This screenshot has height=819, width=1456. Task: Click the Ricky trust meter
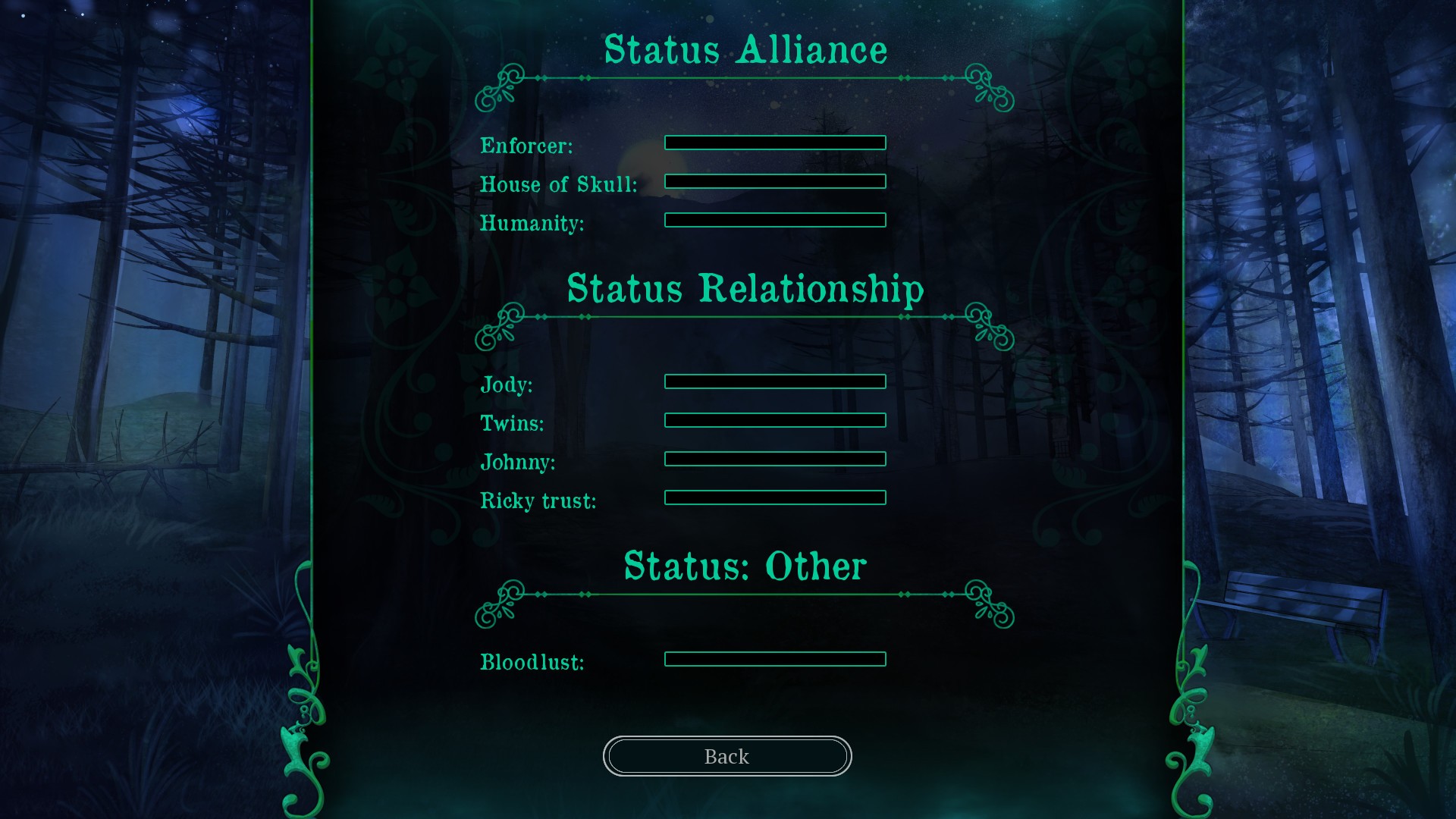click(774, 497)
